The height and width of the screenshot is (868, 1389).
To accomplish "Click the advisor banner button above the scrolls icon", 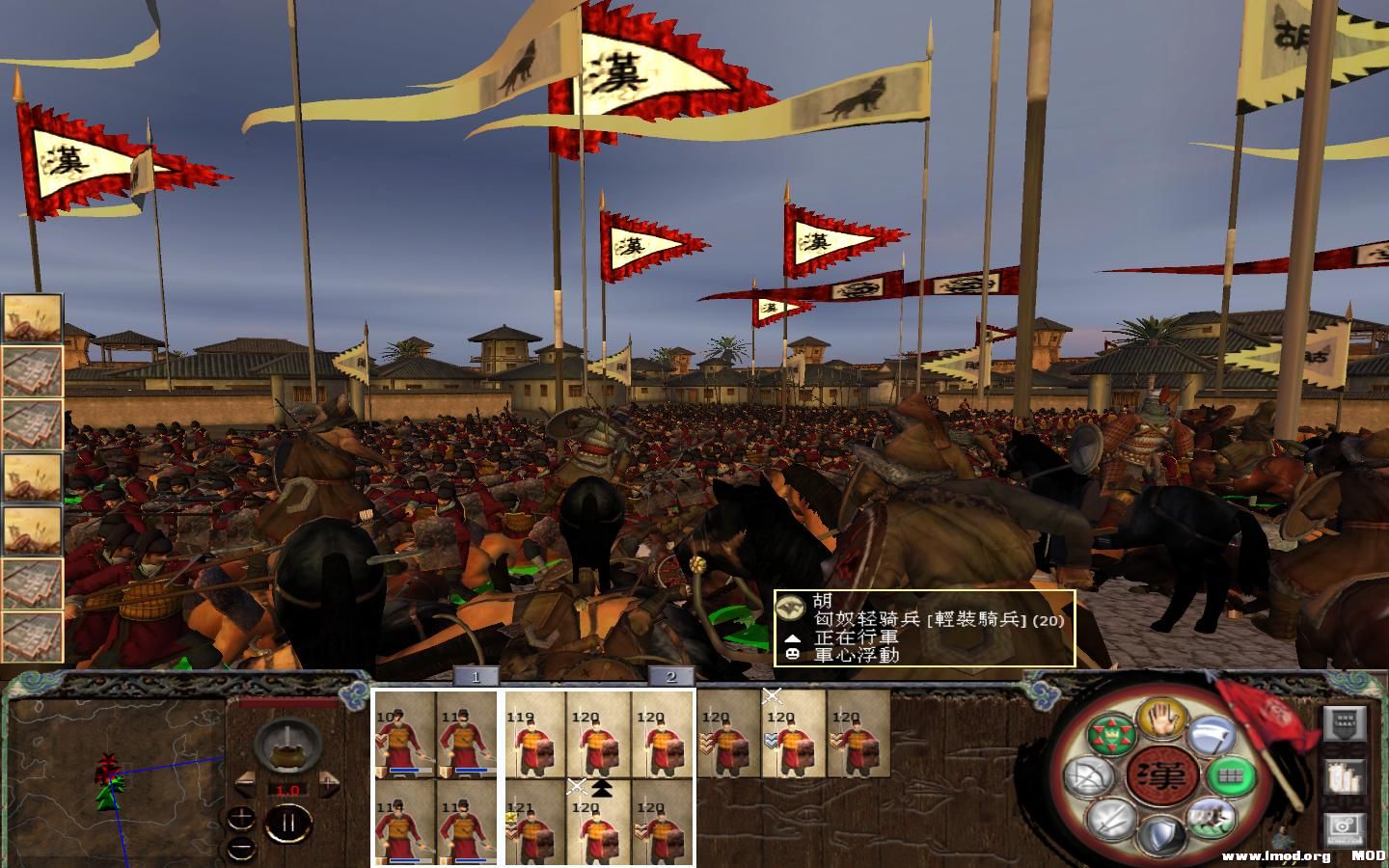I will tap(1345, 724).
